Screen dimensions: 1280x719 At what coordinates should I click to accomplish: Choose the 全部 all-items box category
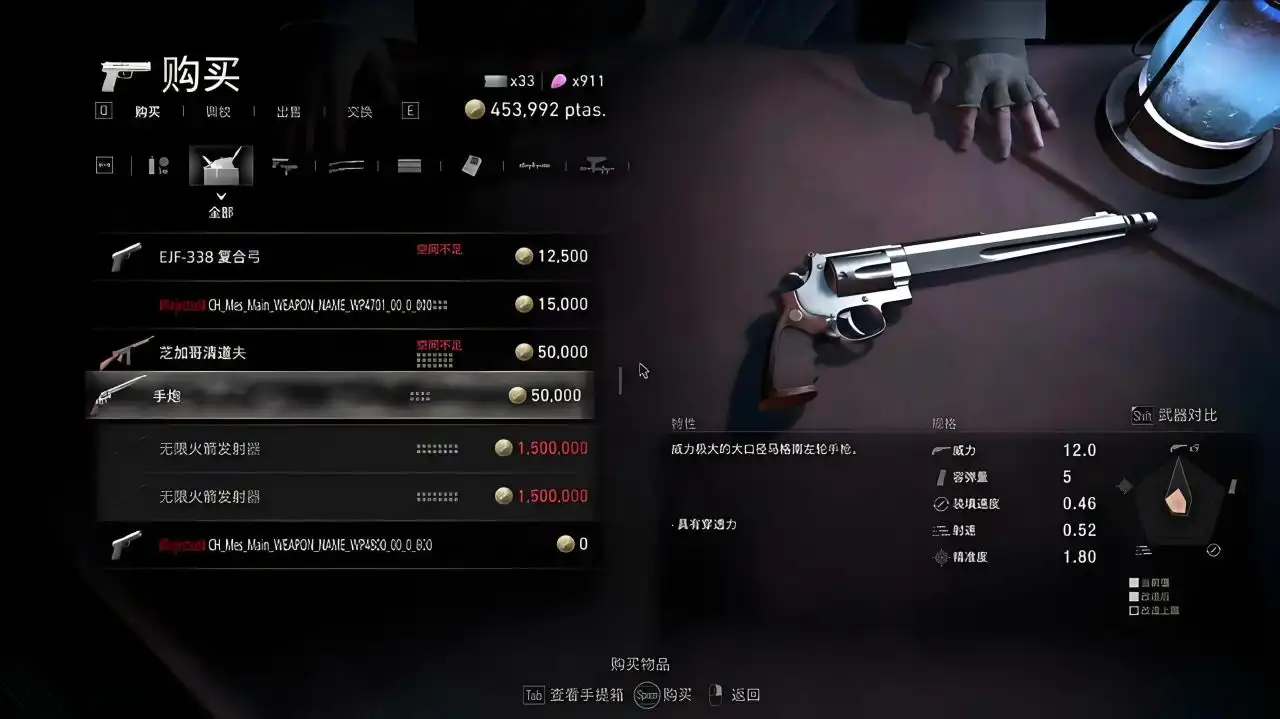click(x=221, y=167)
